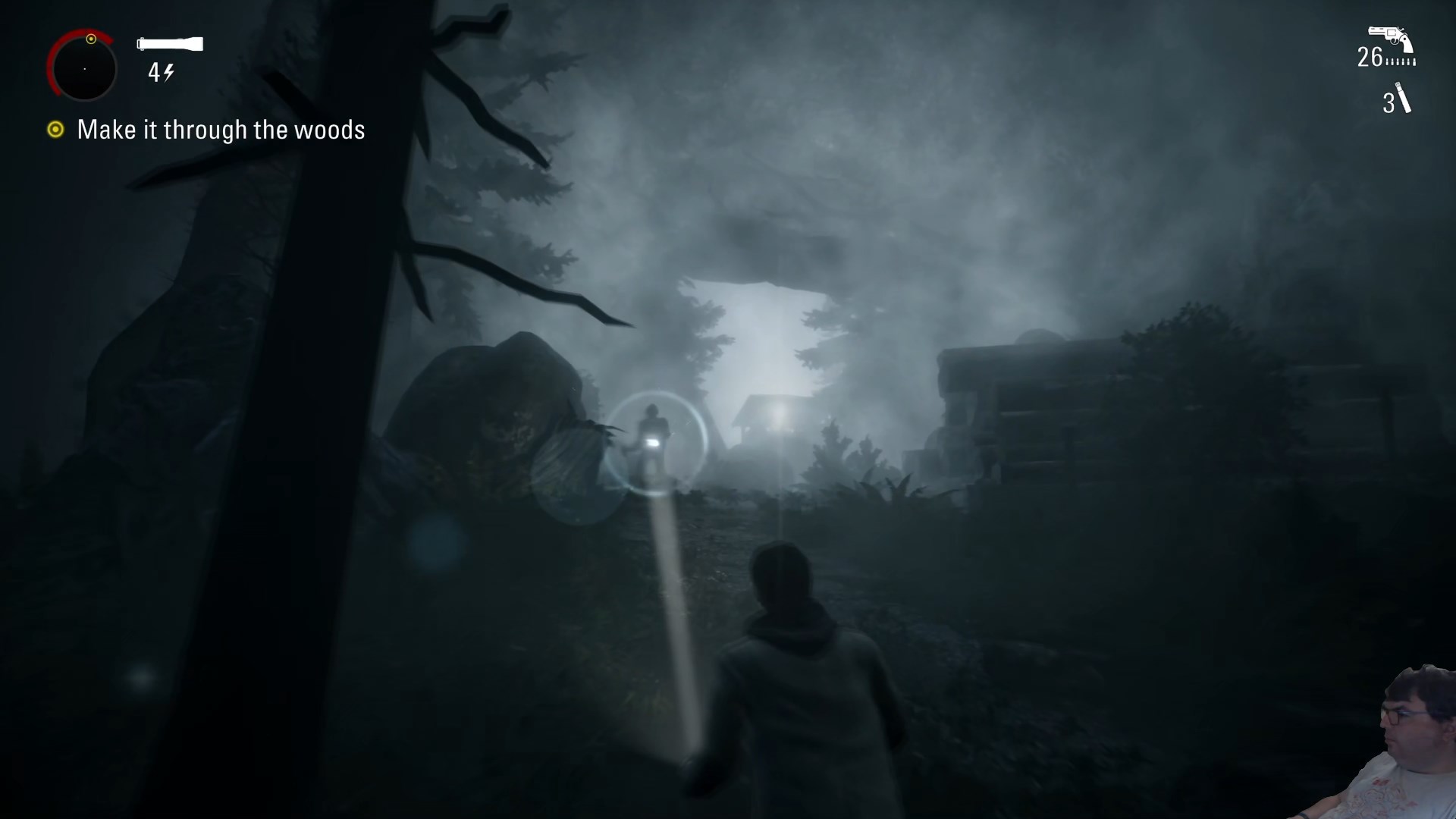
Task: Select the flashlight icon in the HUD
Action: (168, 44)
